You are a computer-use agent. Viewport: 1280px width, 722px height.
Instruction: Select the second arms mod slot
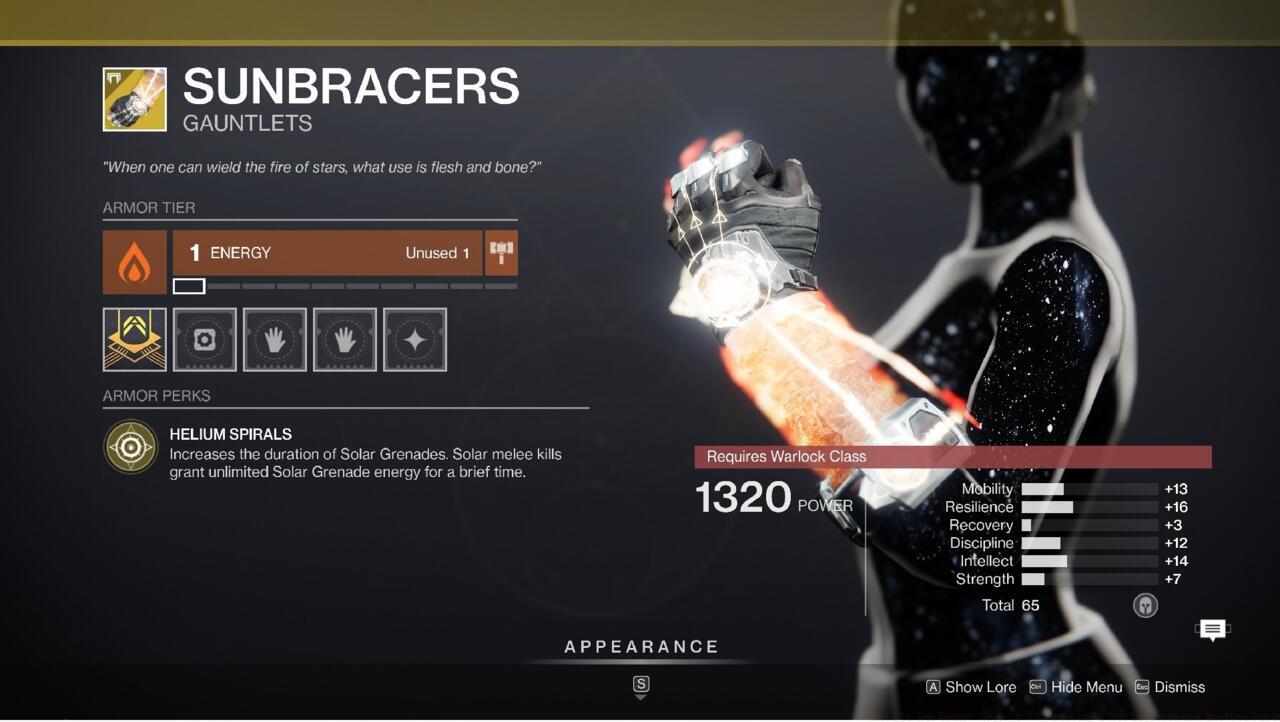pyautogui.click(x=344, y=339)
